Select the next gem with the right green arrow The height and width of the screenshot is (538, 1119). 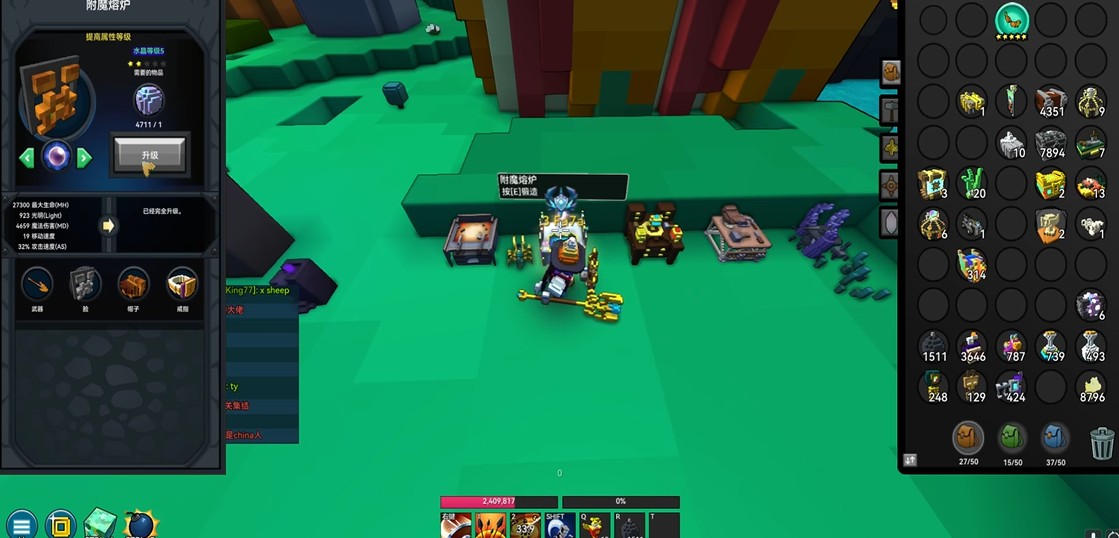click(x=85, y=157)
